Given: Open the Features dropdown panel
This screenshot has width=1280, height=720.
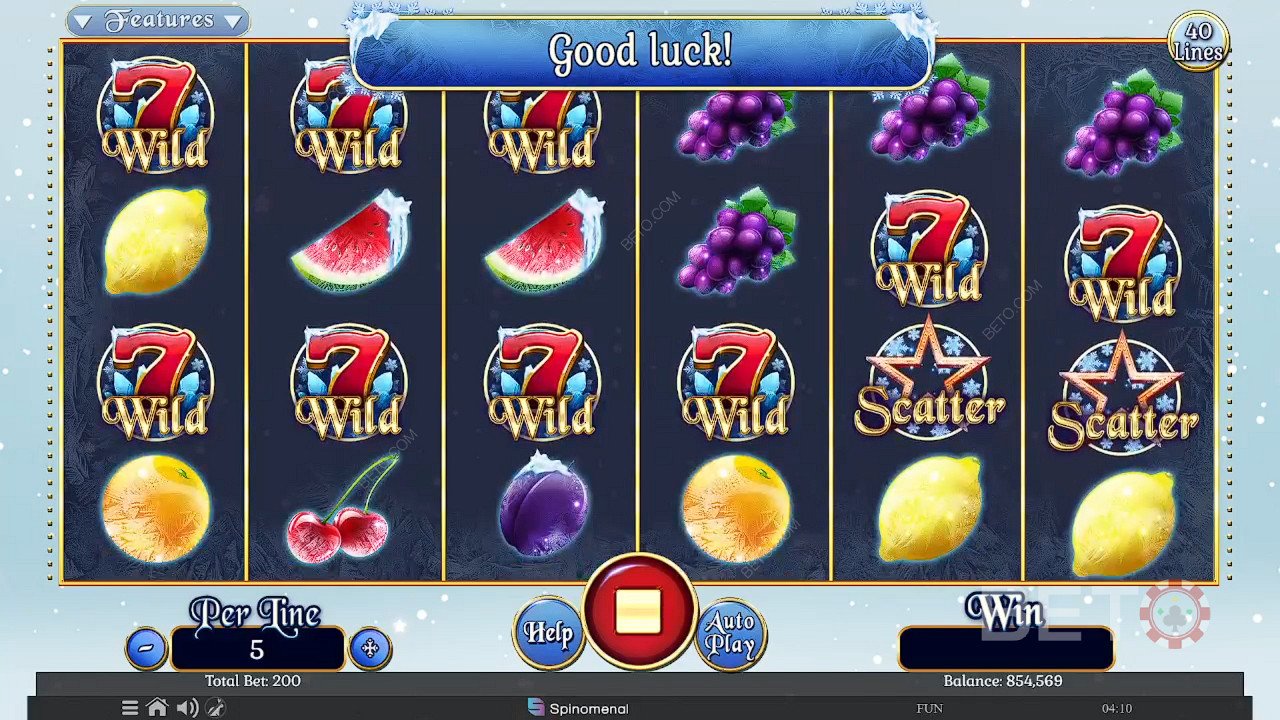Looking at the screenshot, I should pos(158,20).
